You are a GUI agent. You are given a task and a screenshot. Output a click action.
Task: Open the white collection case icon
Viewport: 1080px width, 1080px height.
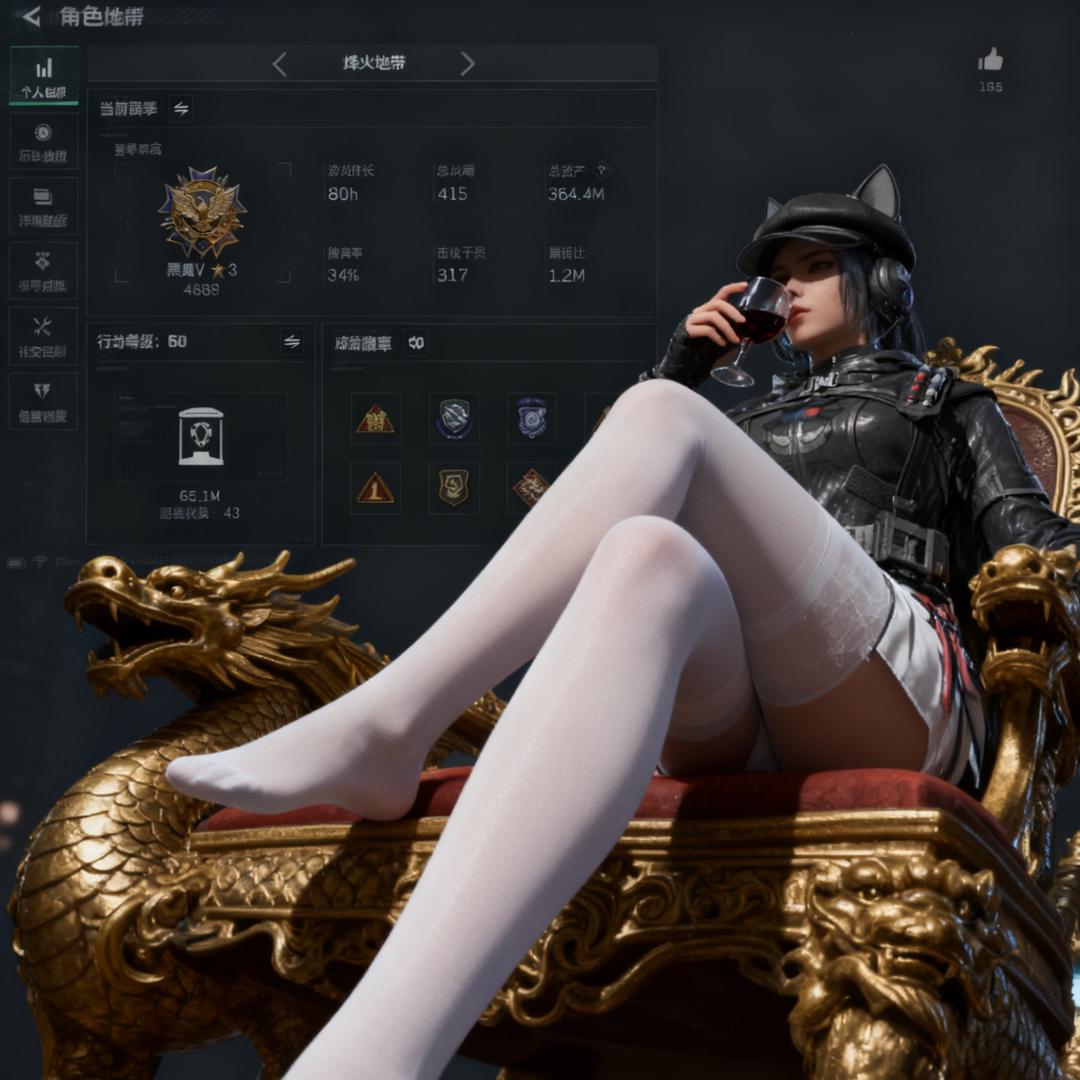200,436
